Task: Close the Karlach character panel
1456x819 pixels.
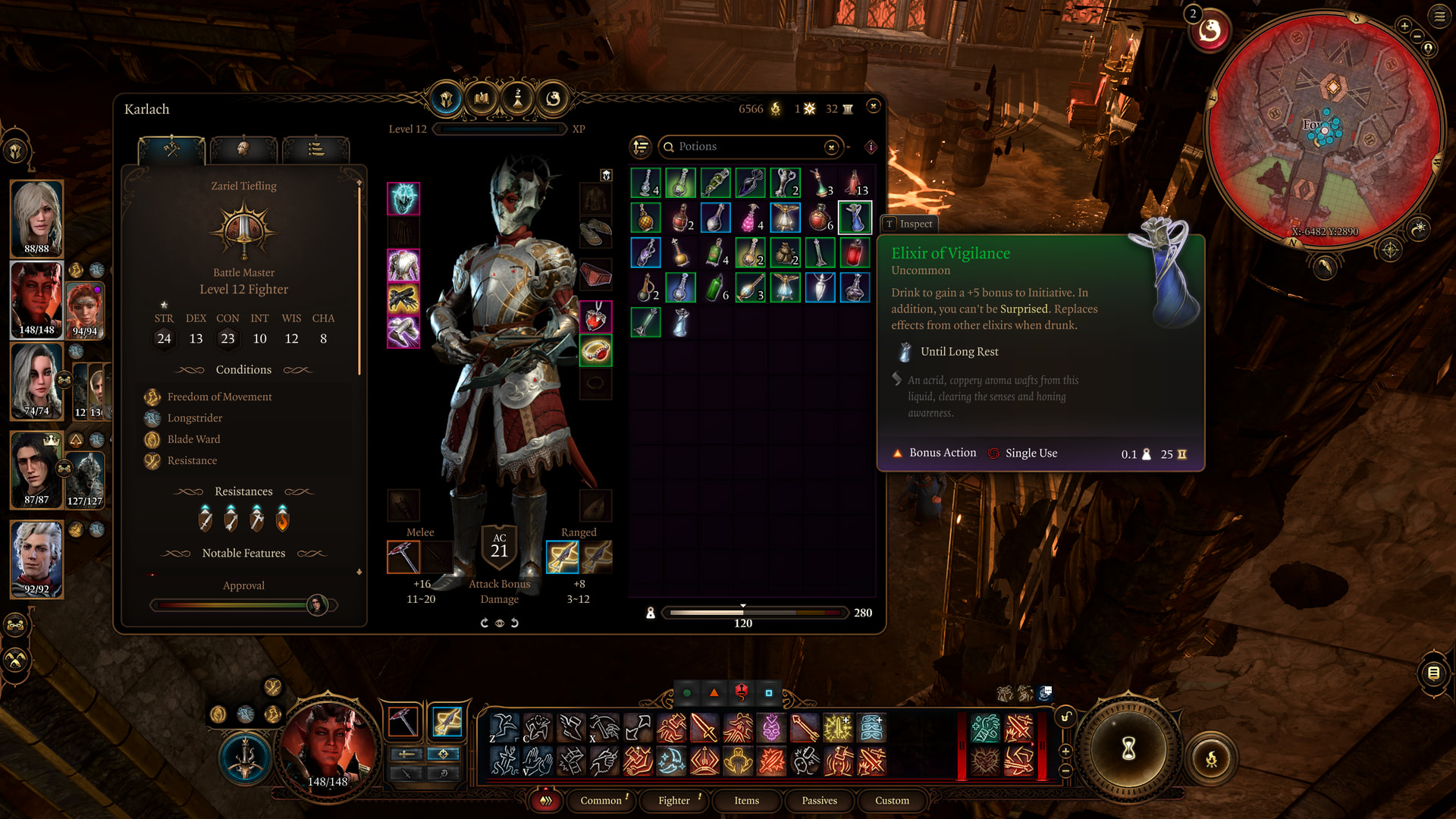Action: tap(874, 106)
